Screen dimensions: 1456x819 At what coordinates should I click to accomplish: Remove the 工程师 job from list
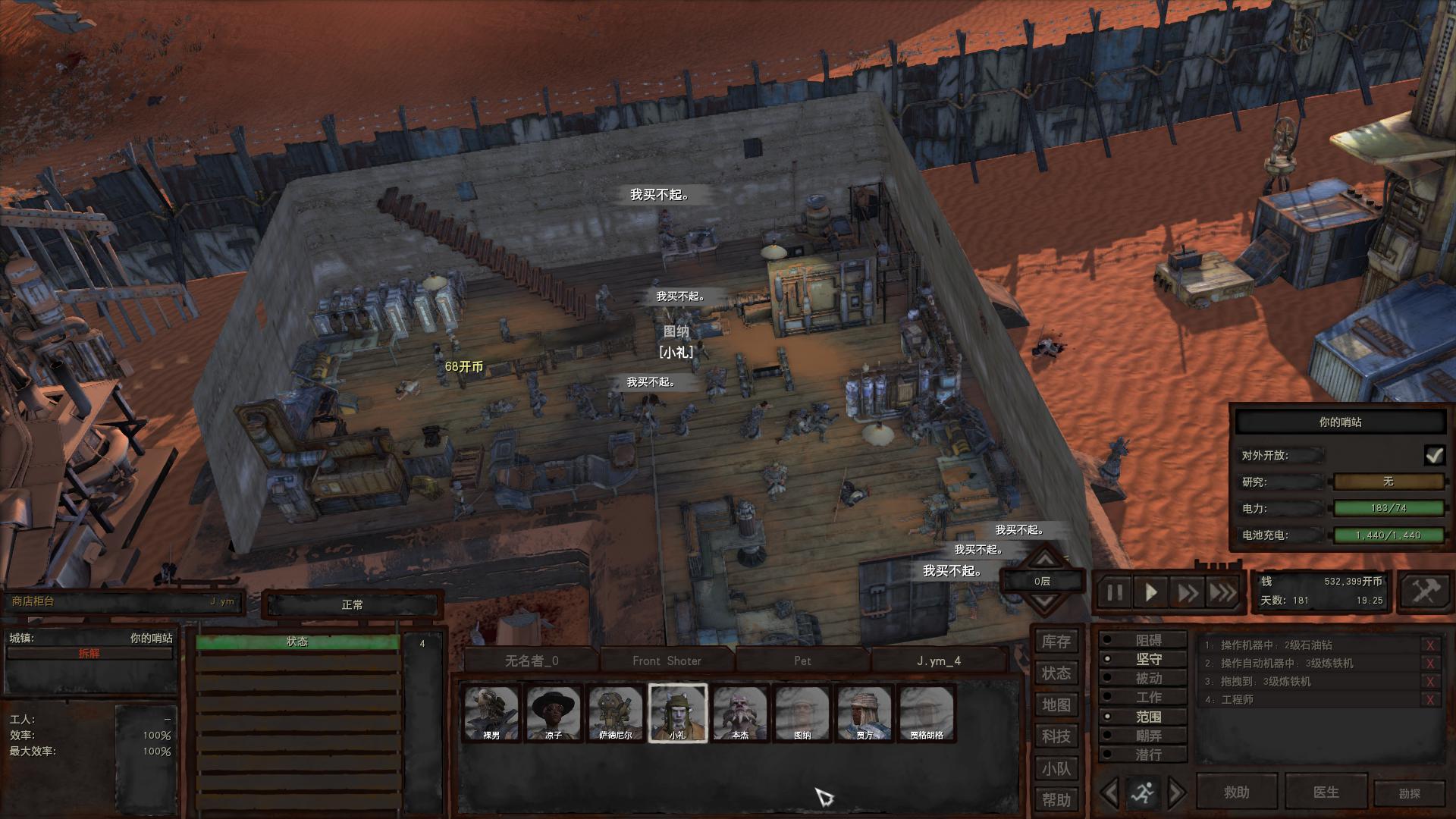tap(1430, 700)
